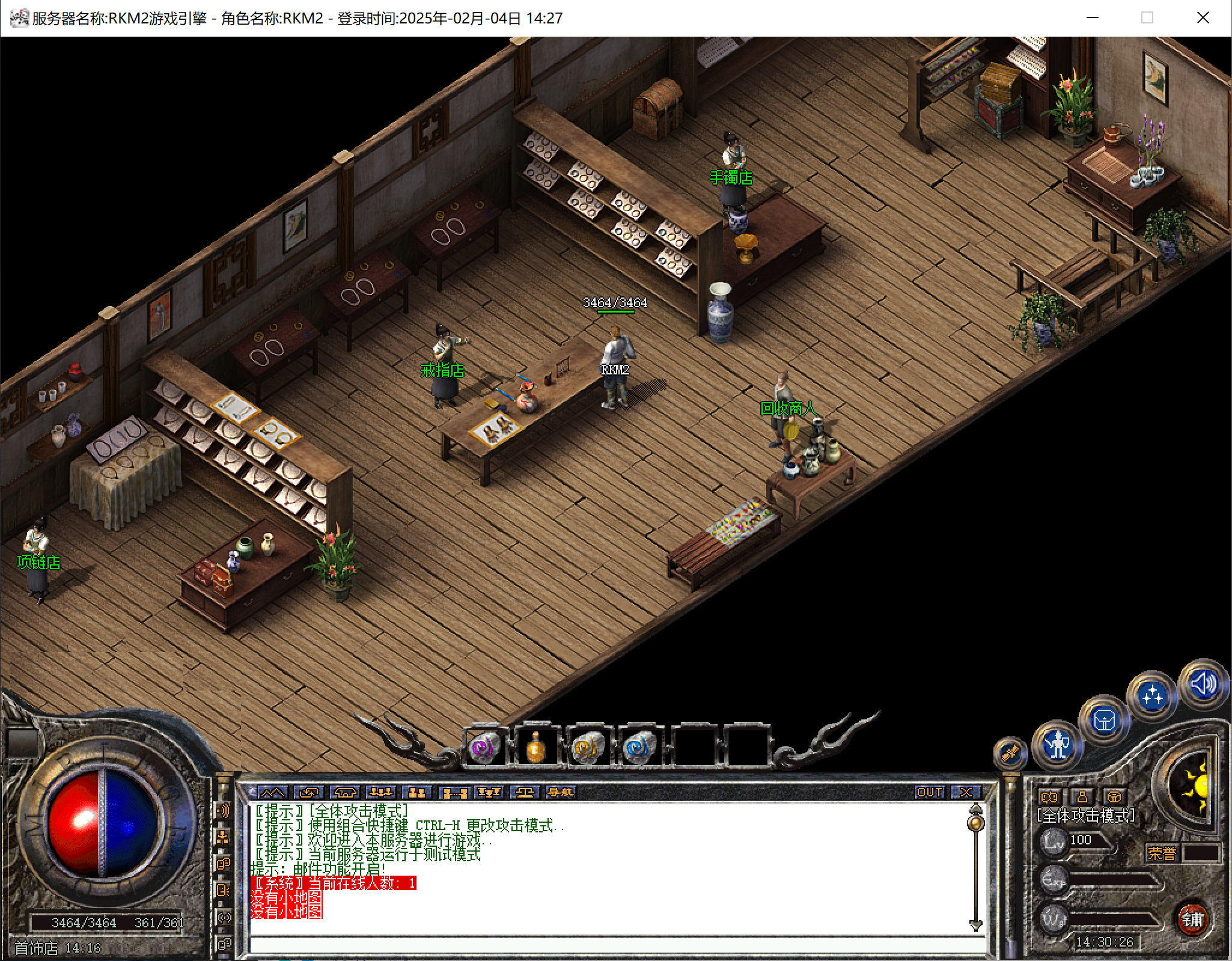
Task: Click the X button beside OUT
Action: pyautogui.click(x=966, y=792)
